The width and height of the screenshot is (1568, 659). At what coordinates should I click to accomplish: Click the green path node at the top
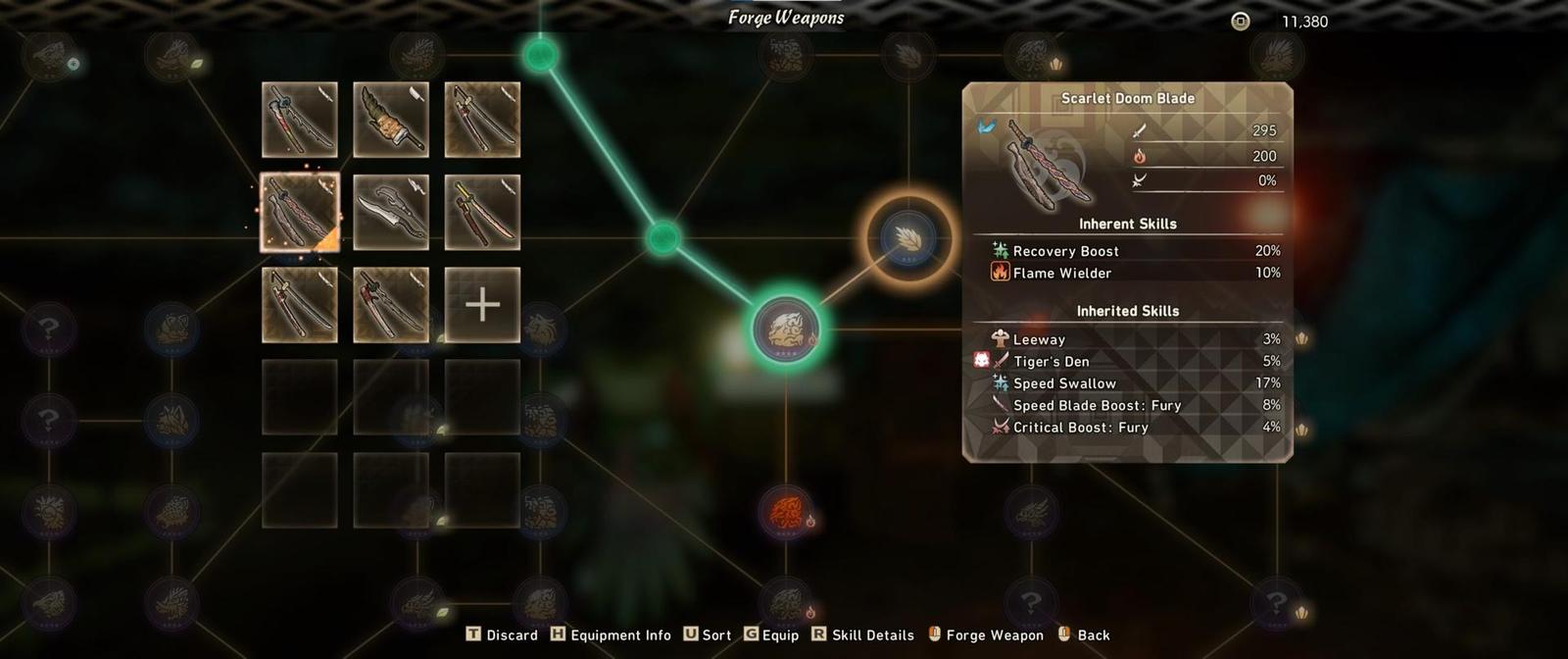(539, 54)
